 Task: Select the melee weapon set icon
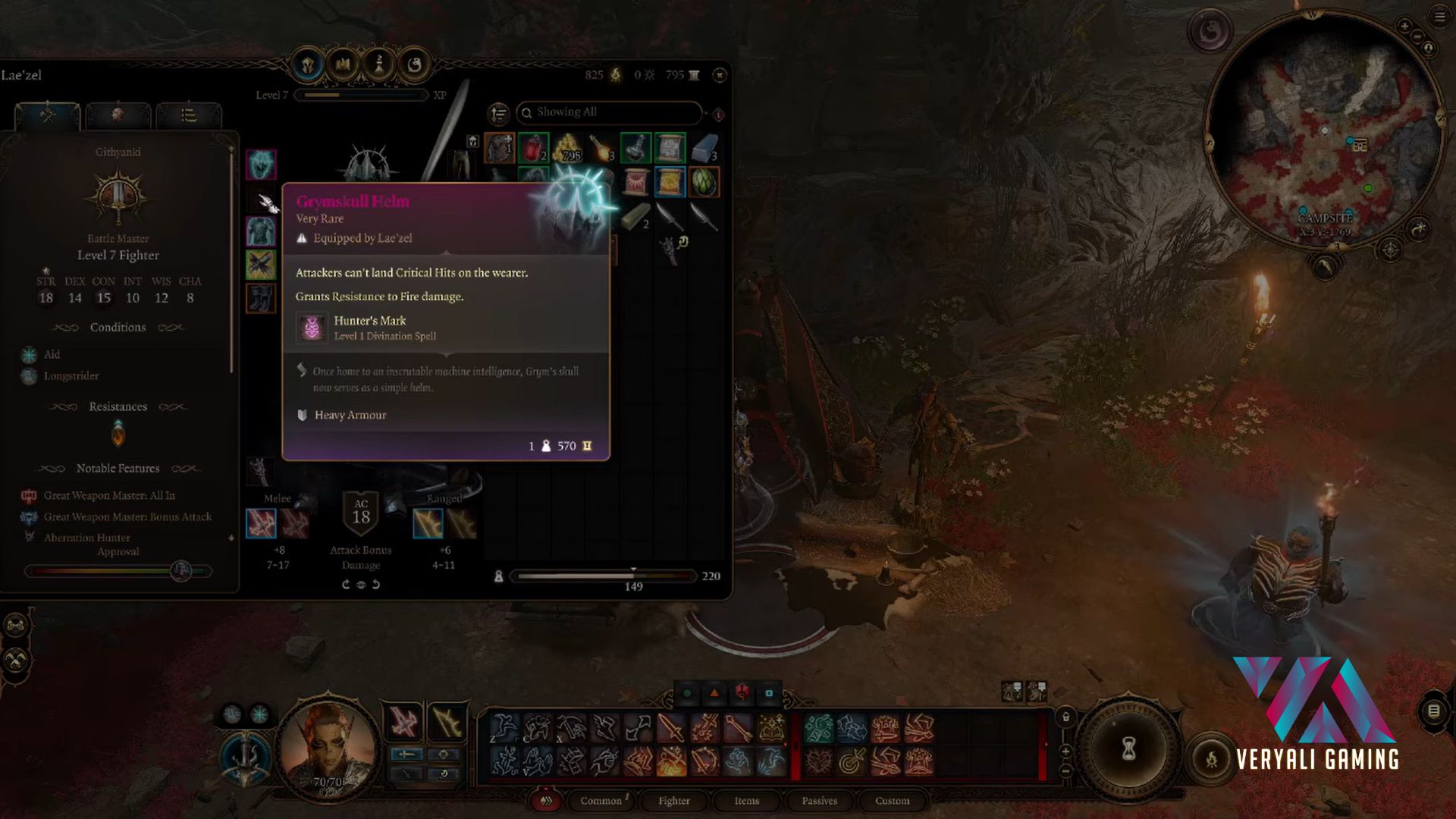(x=261, y=524)
